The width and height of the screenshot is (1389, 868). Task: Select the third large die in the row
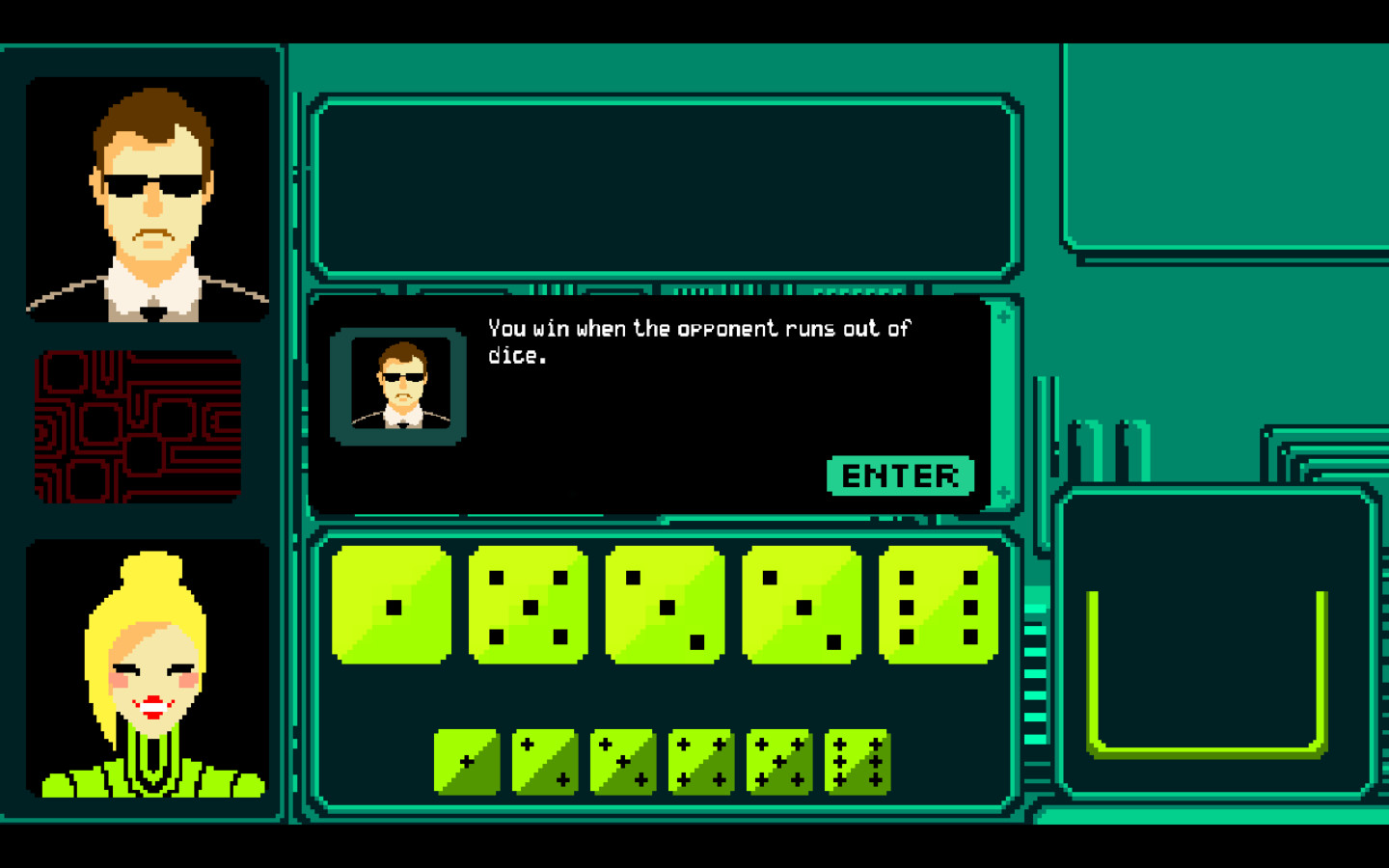664,606
